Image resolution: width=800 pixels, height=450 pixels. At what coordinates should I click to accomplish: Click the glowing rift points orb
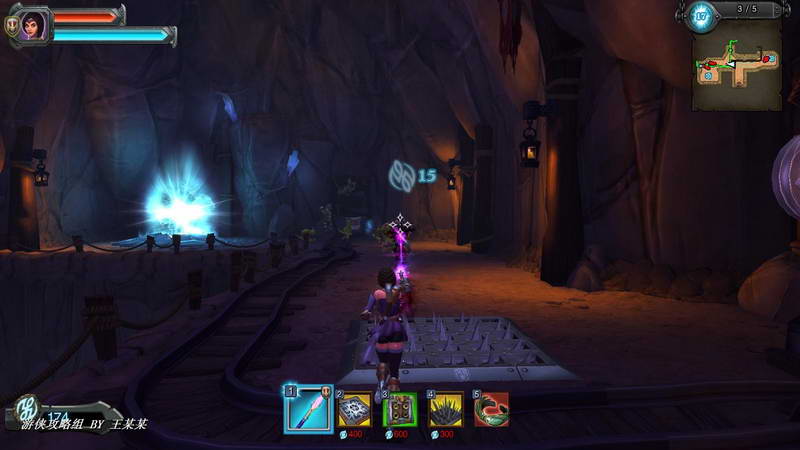(701, 16)
